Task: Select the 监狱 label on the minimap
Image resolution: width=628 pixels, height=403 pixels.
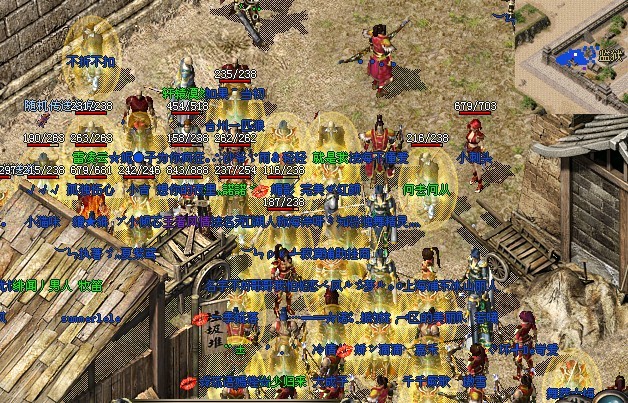Action: pyautogui.click(x=607, y=57)
